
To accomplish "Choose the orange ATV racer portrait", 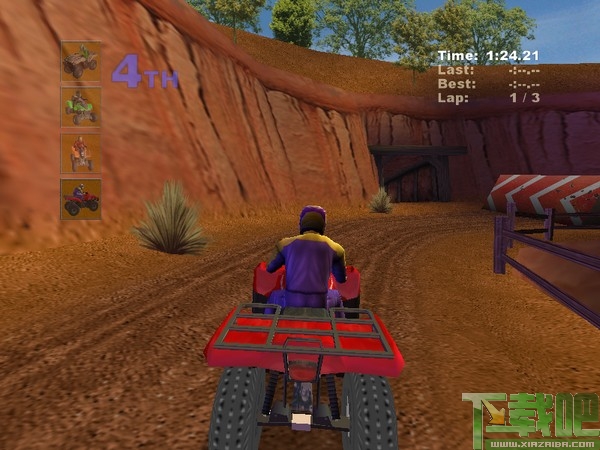I will [x=80, y=153].
